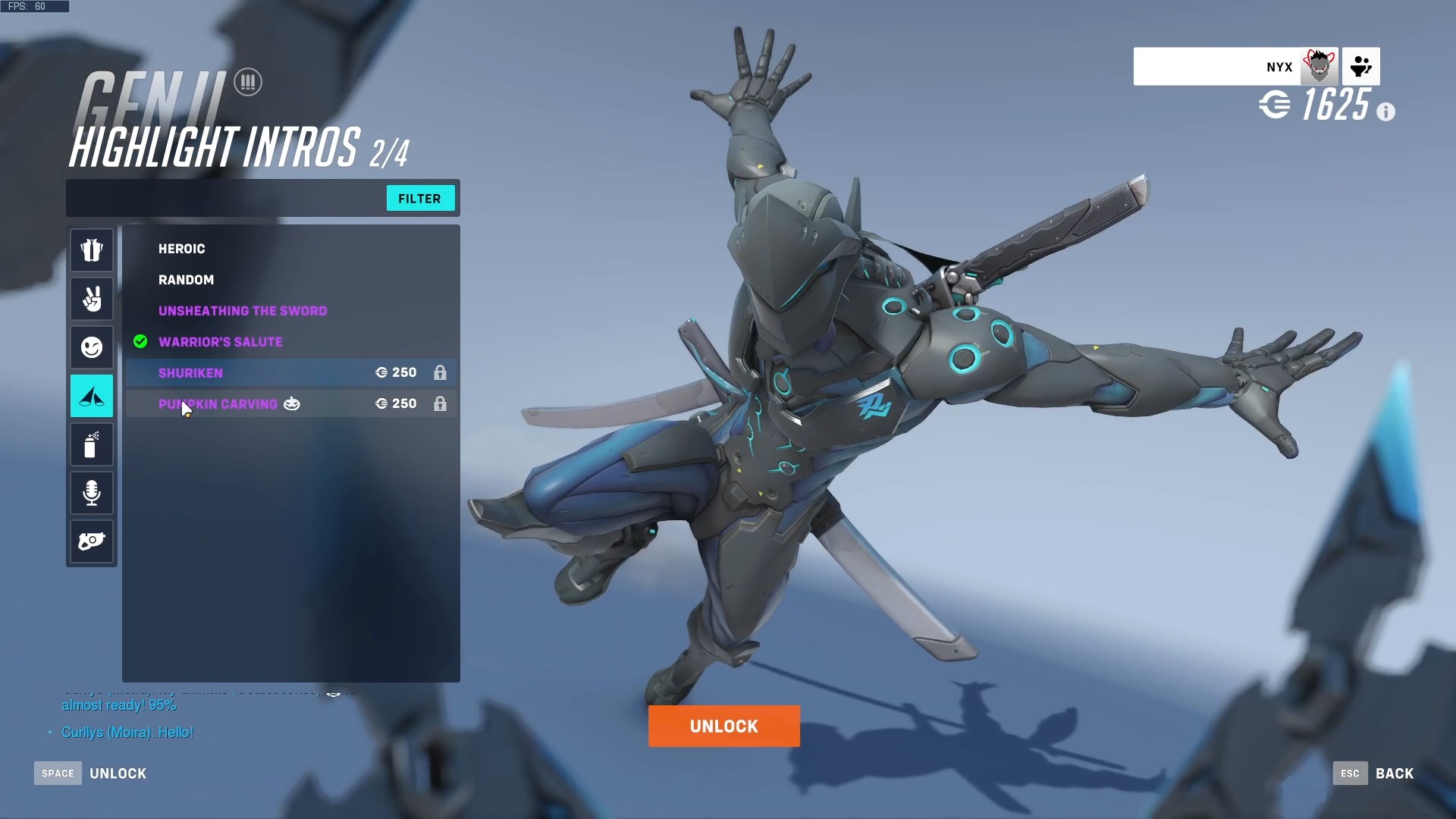The height and width of the screenshot is (819, 1456).
Task: Click the hero grid icon beside GENJI
Action: click(x=248, y=81)
